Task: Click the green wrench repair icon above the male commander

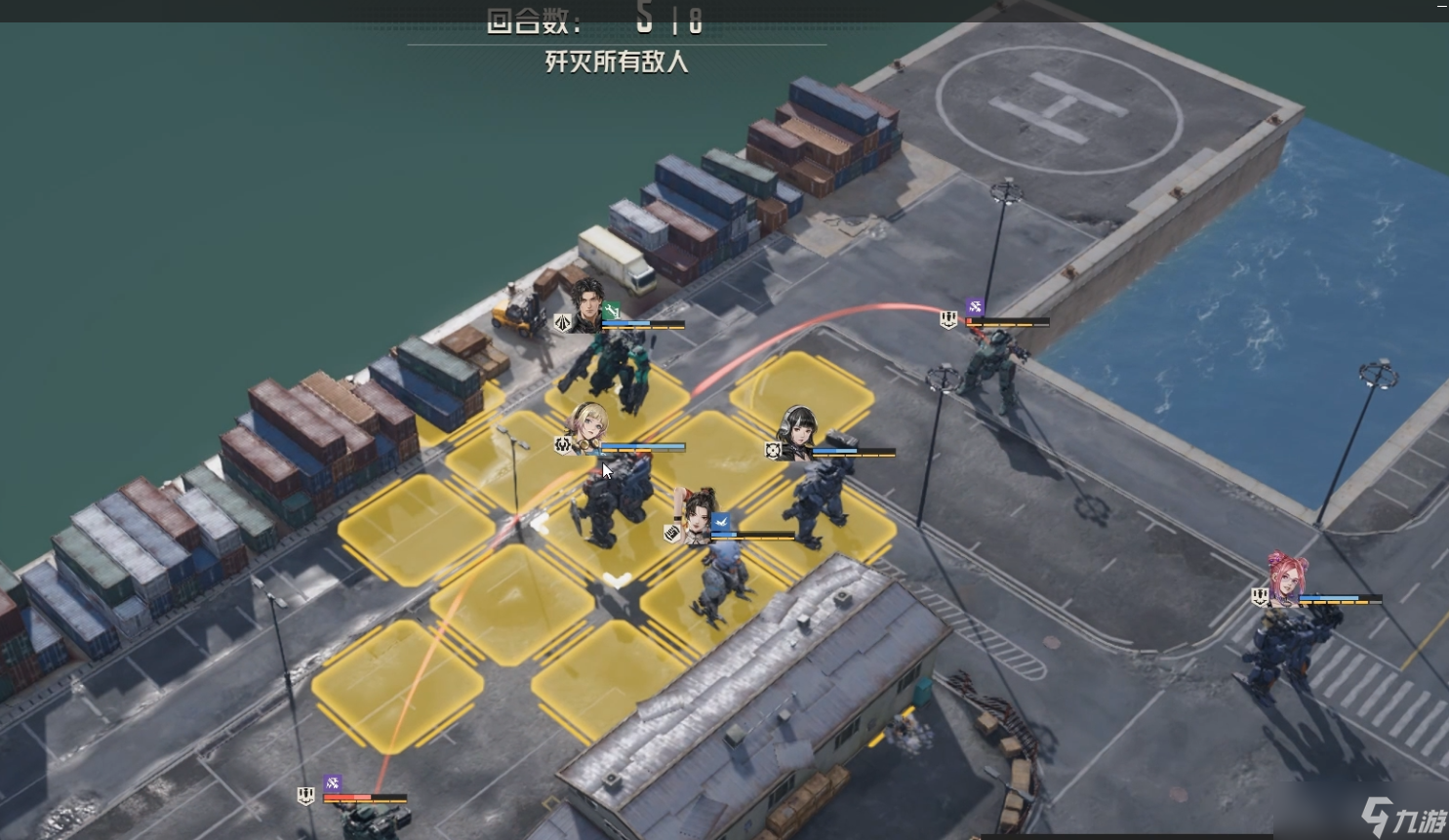Action: 612,309
